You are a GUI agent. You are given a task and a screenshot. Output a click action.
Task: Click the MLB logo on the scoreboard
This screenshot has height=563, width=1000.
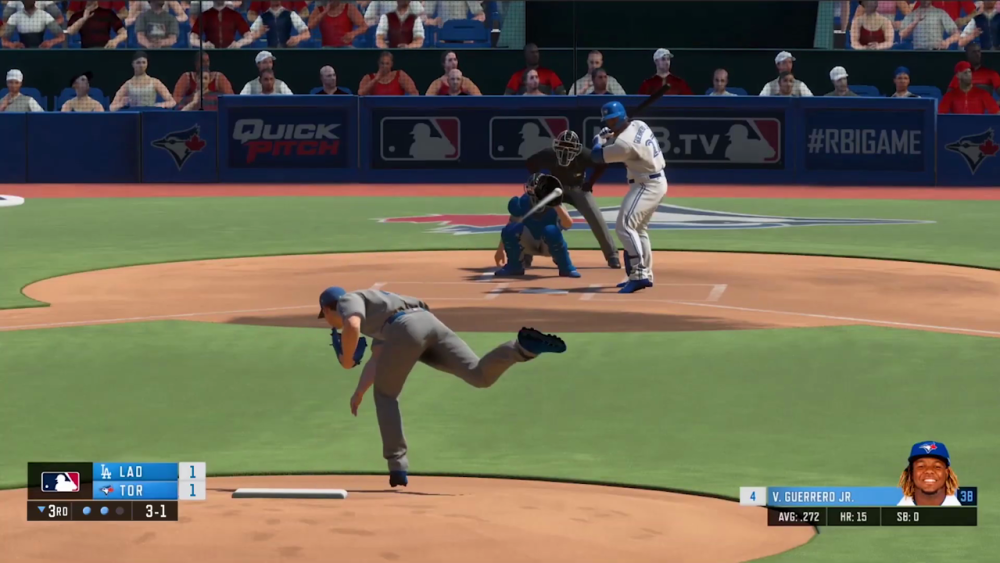[60, 481]
